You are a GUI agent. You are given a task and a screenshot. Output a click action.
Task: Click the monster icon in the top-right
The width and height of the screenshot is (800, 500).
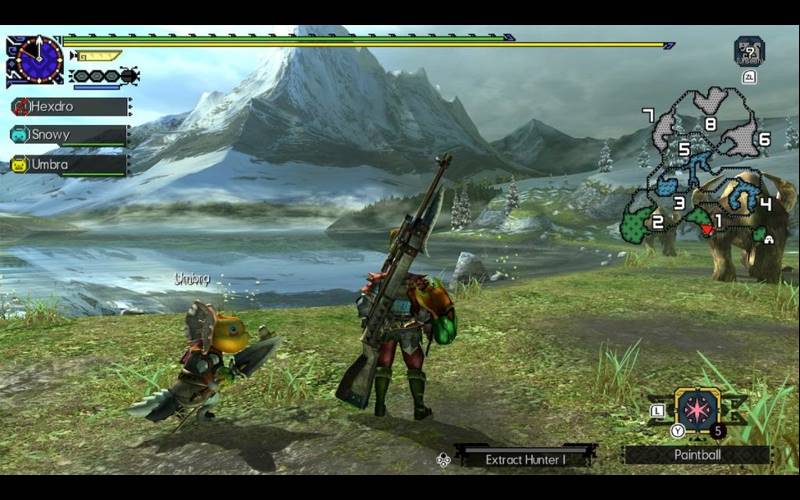pos(749,50)
